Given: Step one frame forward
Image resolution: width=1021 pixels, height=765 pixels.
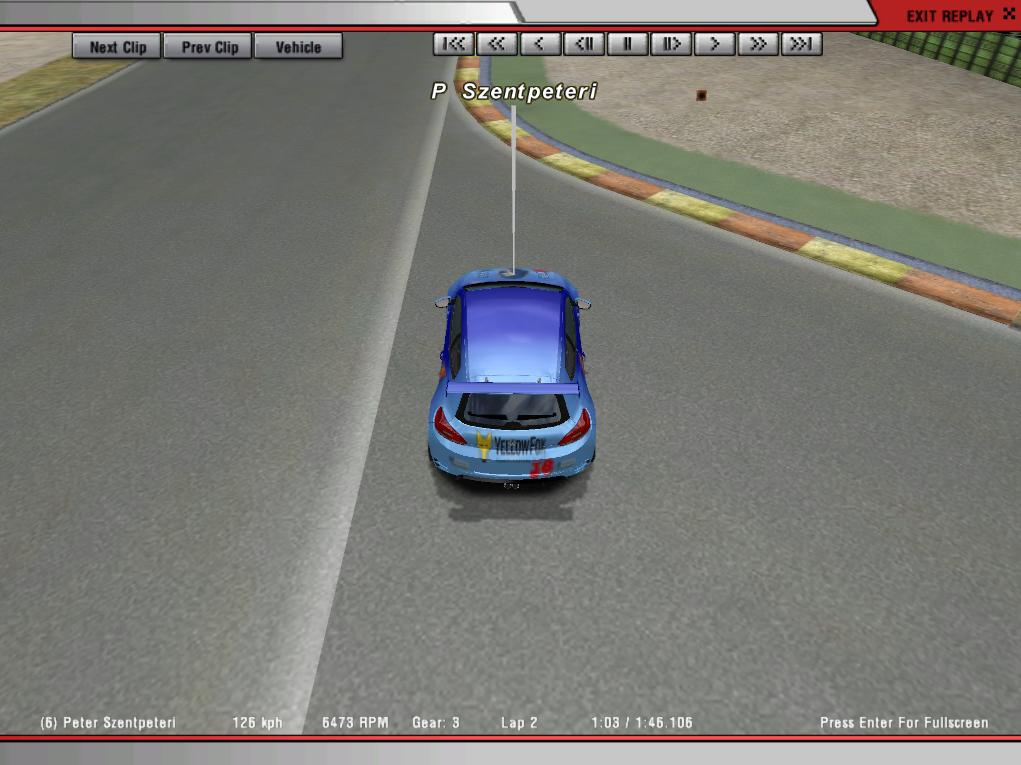Looking at the screenshot, I should pyautogui.click(x=671, y=44).
